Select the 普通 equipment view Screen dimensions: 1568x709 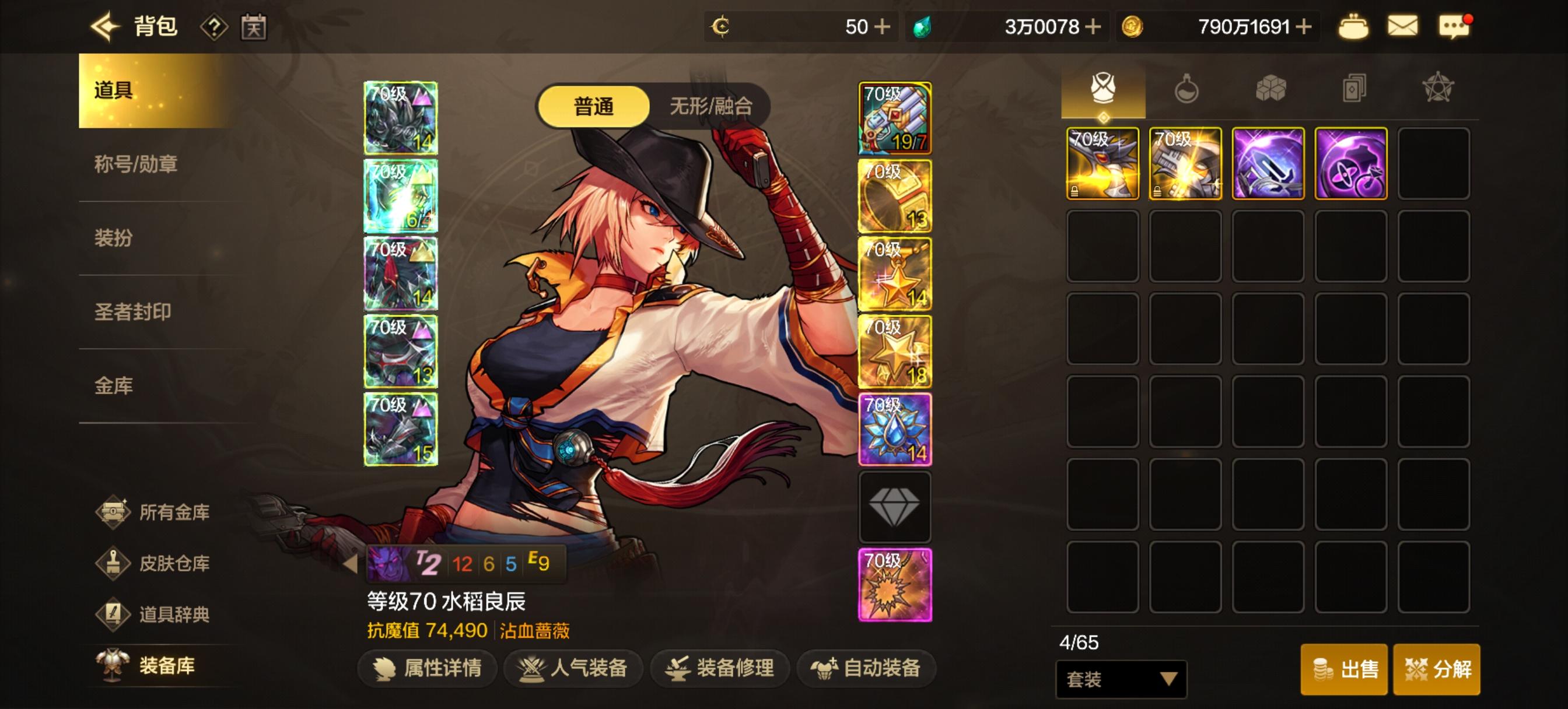[x=593, y=107]
